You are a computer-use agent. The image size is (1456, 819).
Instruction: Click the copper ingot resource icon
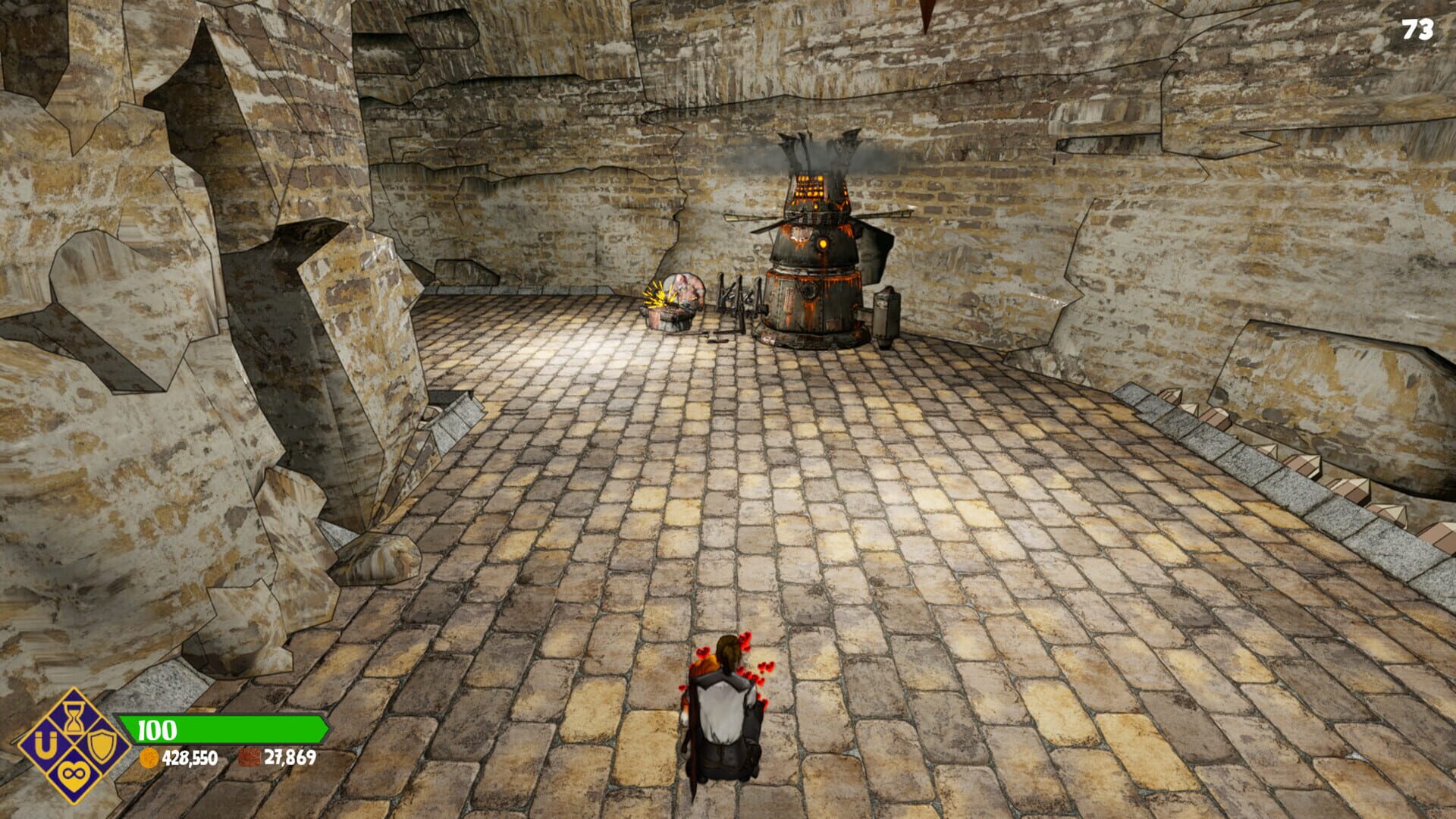point(251,757)
